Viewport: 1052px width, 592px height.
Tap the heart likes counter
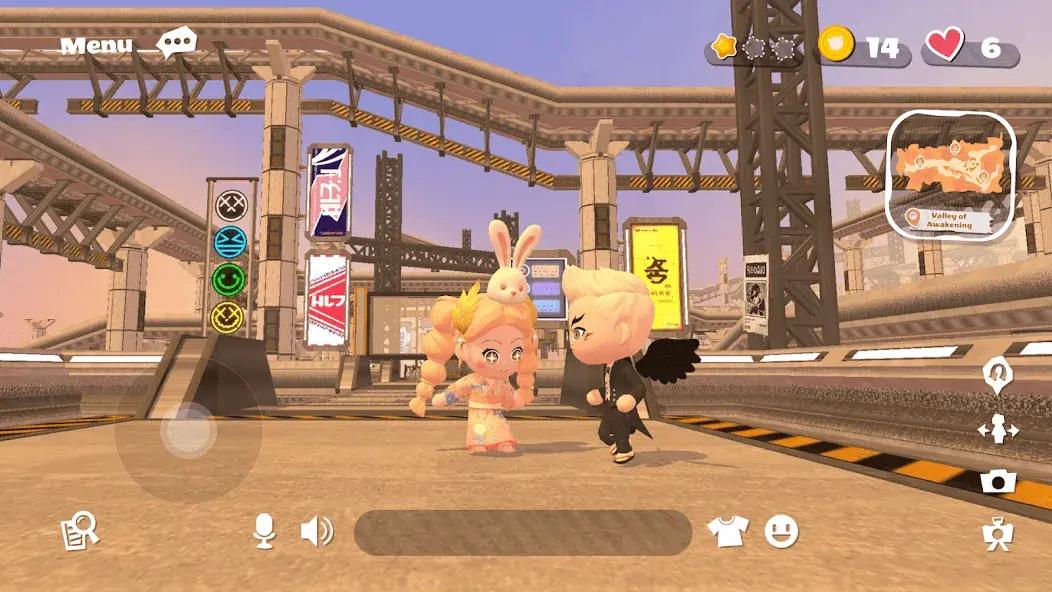tap(969, 46)
